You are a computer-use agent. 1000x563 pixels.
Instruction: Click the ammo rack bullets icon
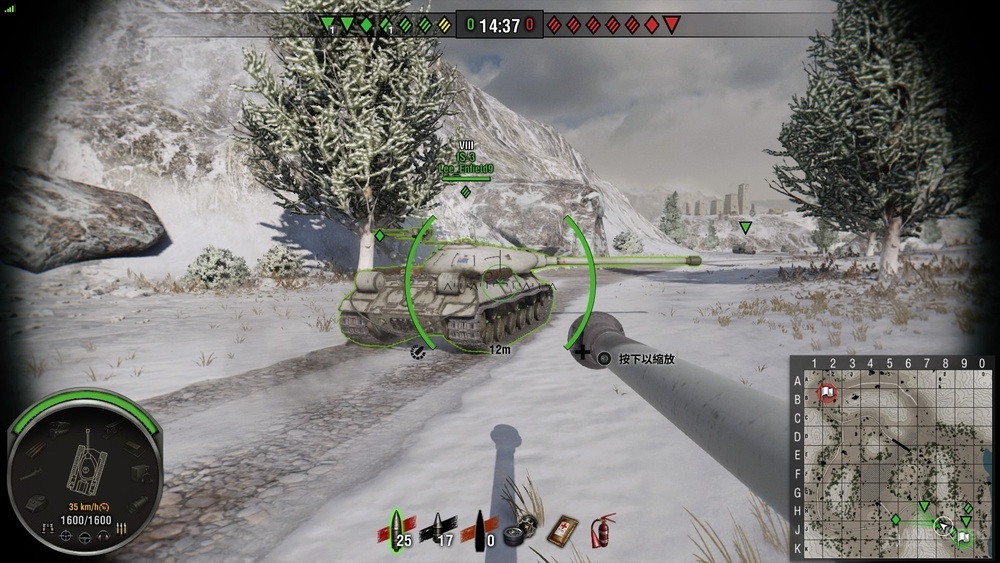[121, 526]
